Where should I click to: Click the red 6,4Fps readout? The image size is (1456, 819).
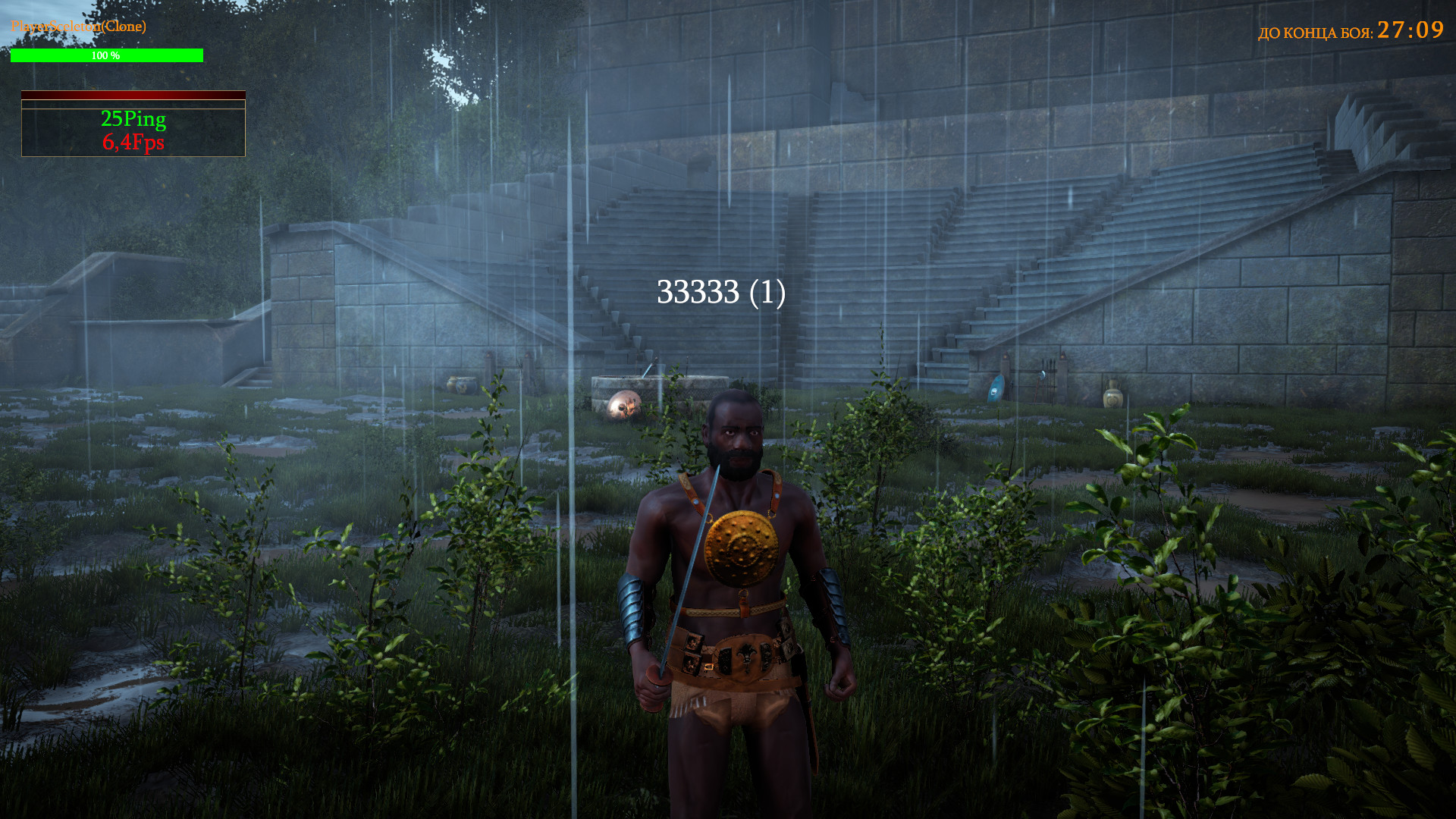(x=133, y=141)
